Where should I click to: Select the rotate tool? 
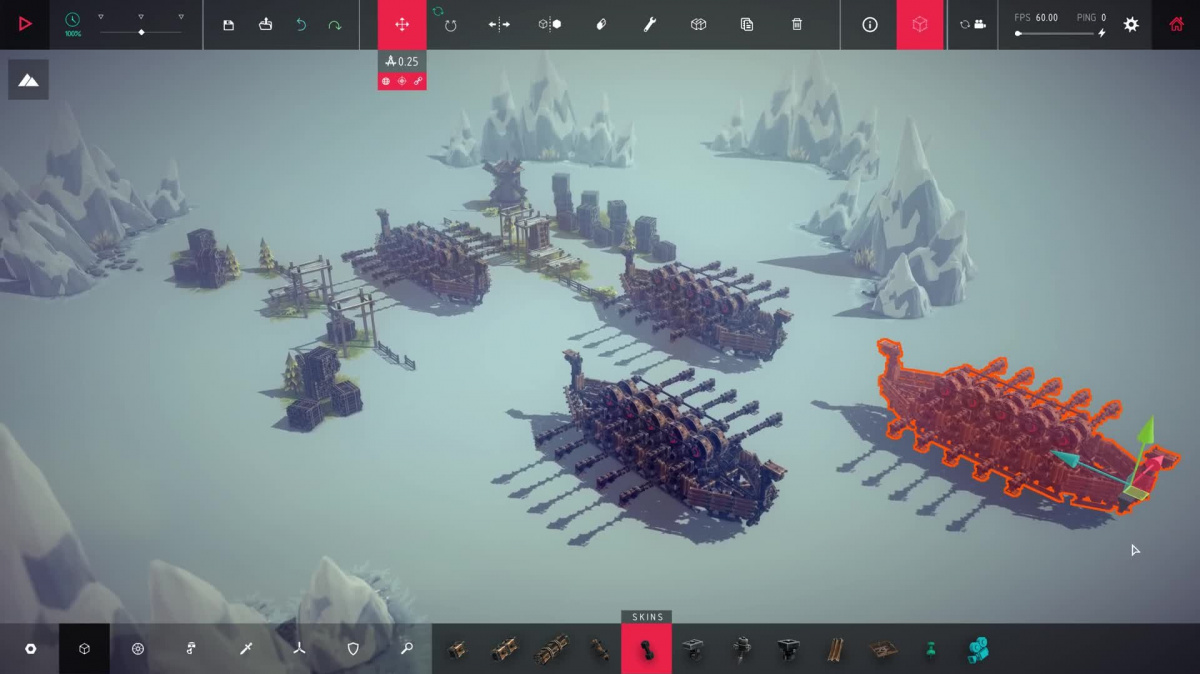click(x=451, y=24)
